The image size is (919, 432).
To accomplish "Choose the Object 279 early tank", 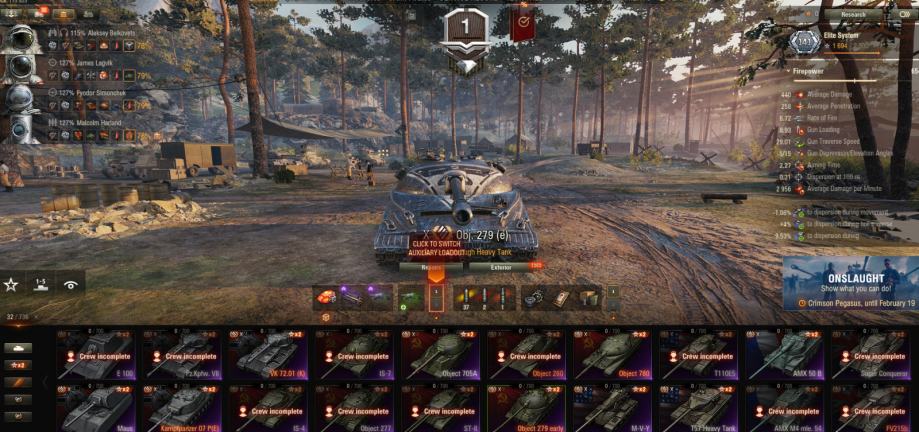I will coord(526,410).
